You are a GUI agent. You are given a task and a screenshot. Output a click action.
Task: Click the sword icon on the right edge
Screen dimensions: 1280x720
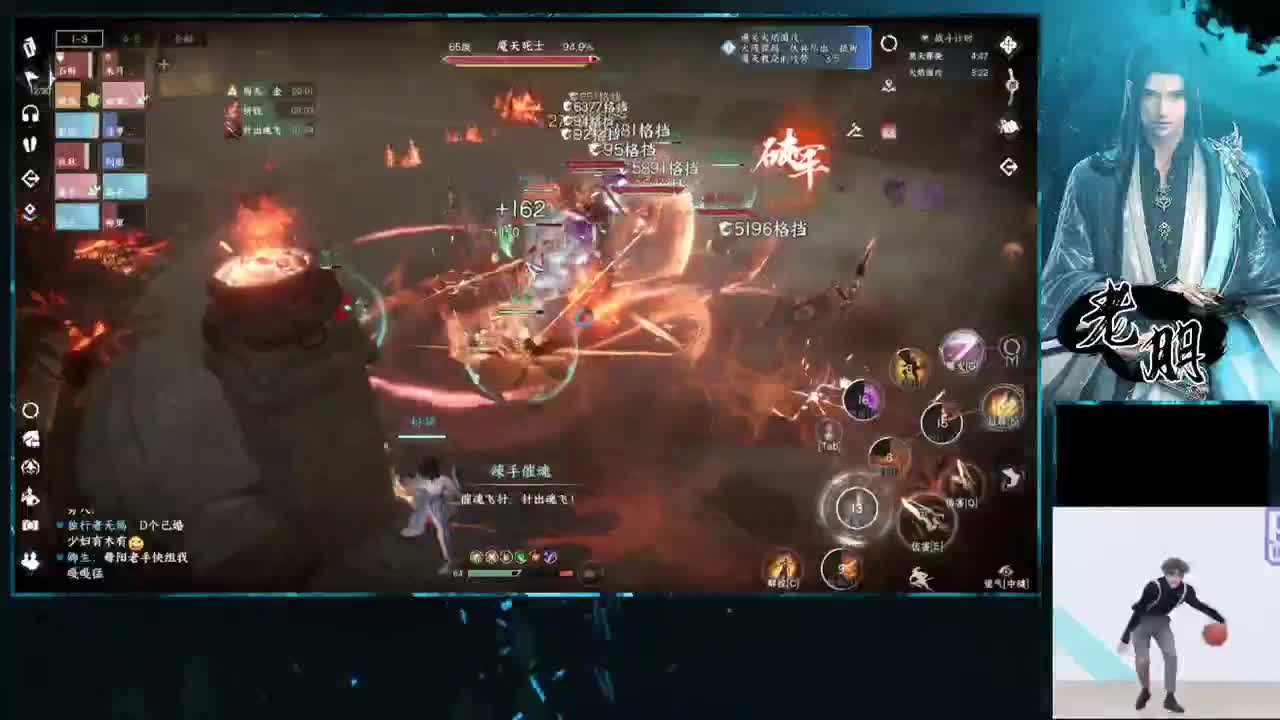click(x=1011, y=84)
